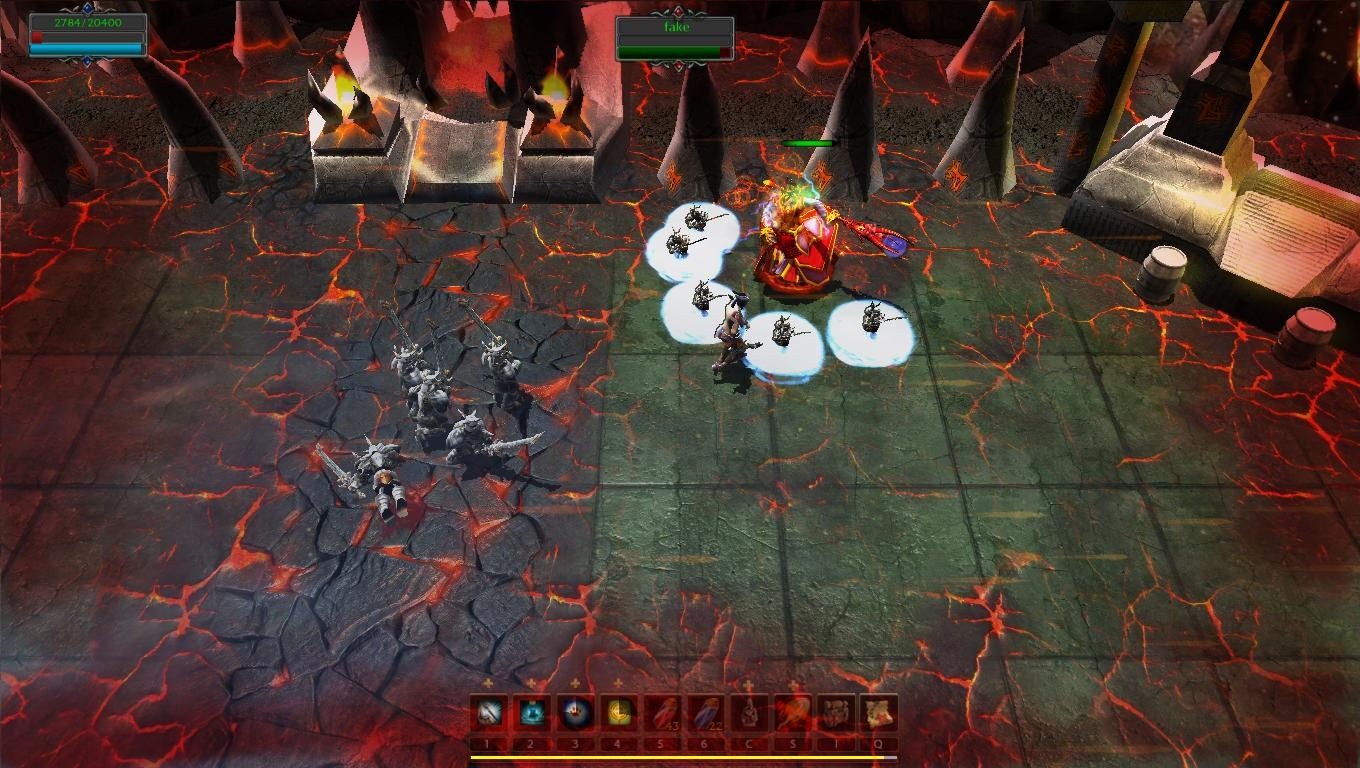The width and height of the screenshot is (1360, 768).
Task: Cast the dark orb spell in slot 3
Action: (575, 713)
